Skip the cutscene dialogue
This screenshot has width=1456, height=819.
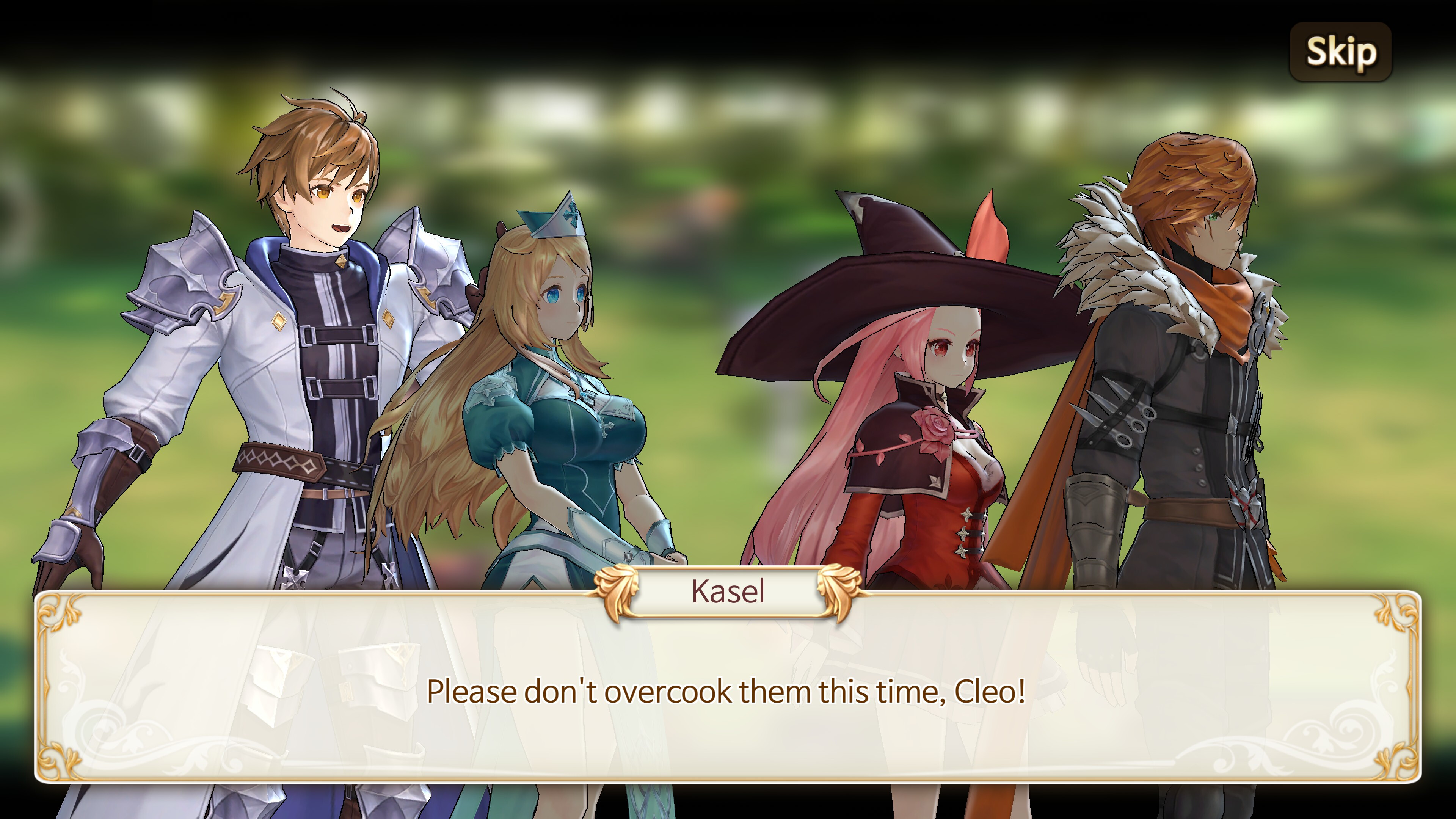(x=1341, y=52)
